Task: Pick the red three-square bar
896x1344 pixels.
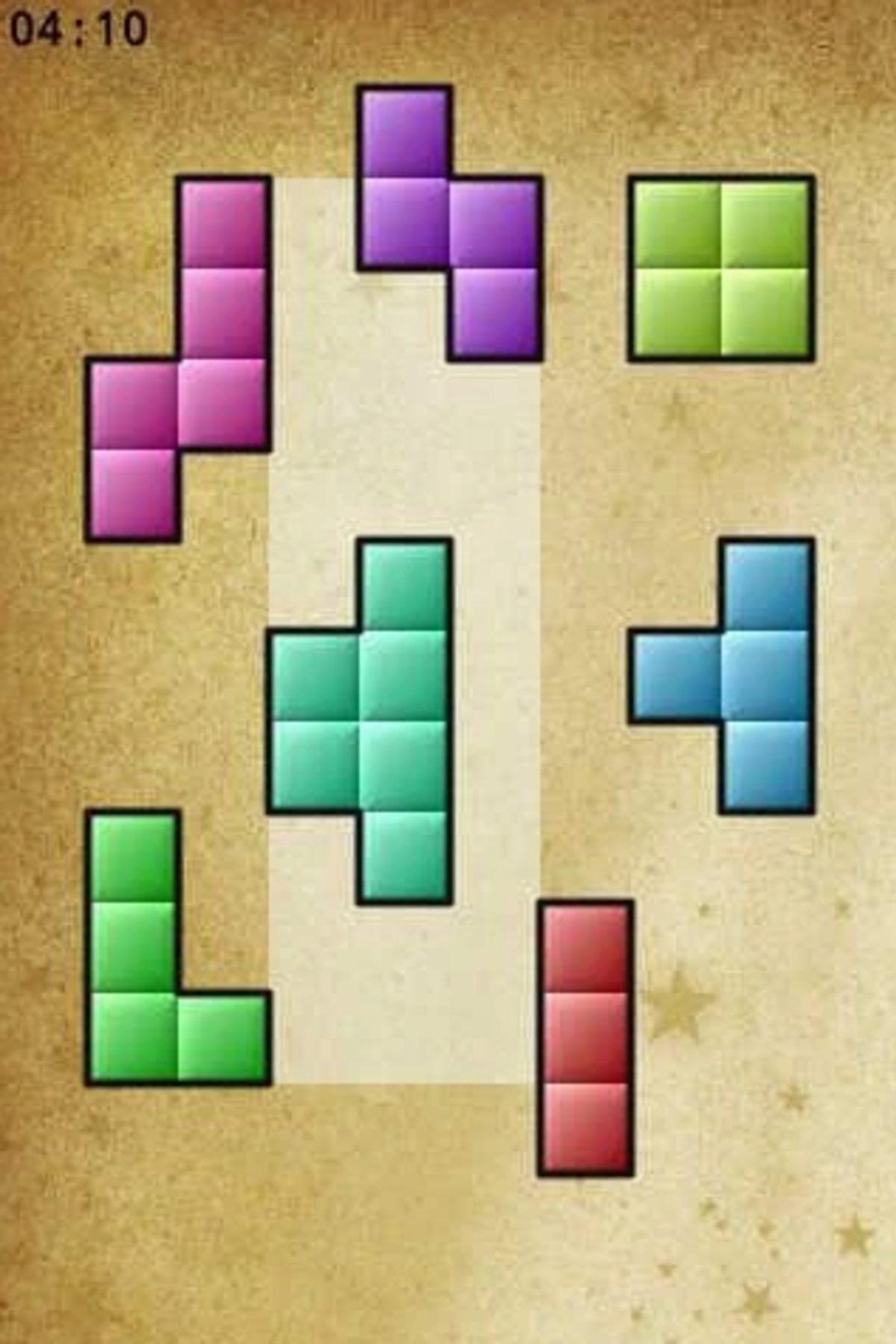Action: pyautogui.click(x=585, y=1038)
